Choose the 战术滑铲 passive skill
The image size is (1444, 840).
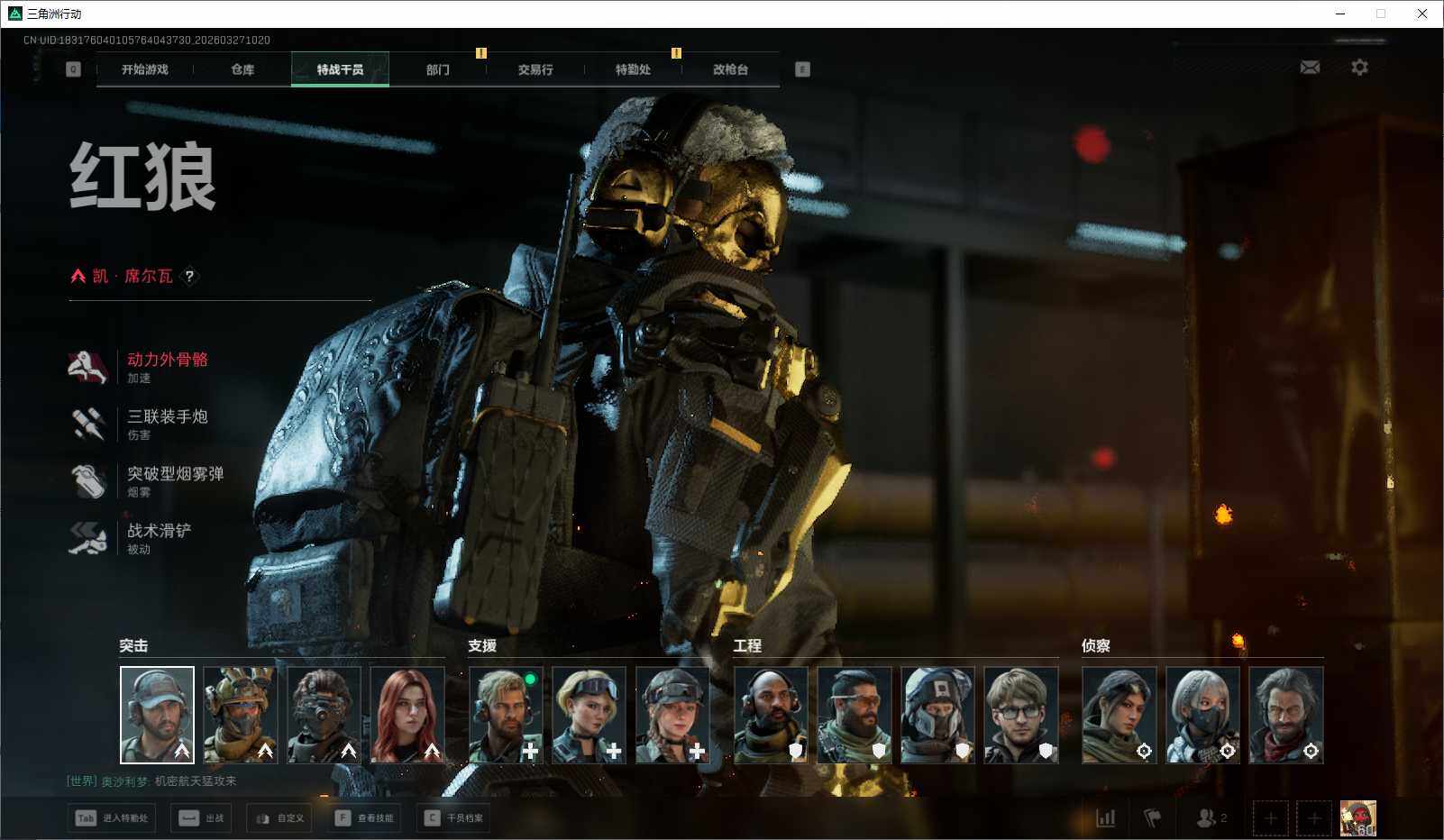click(159, 531)
